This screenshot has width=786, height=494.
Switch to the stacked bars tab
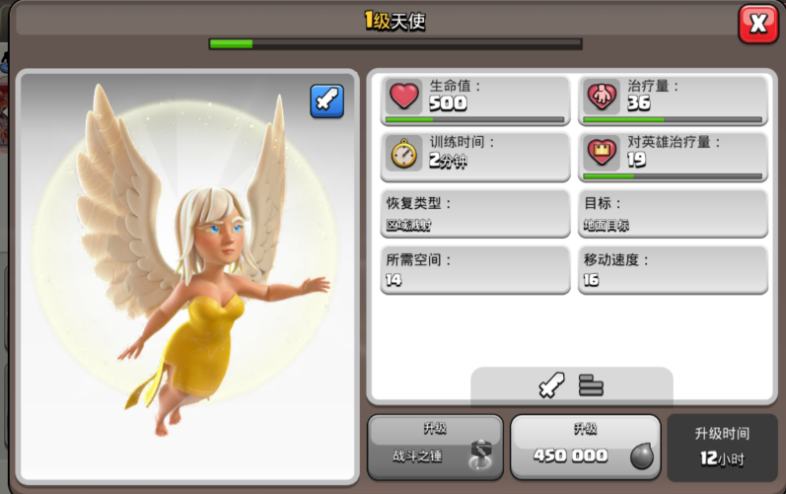tap(591, 385)
